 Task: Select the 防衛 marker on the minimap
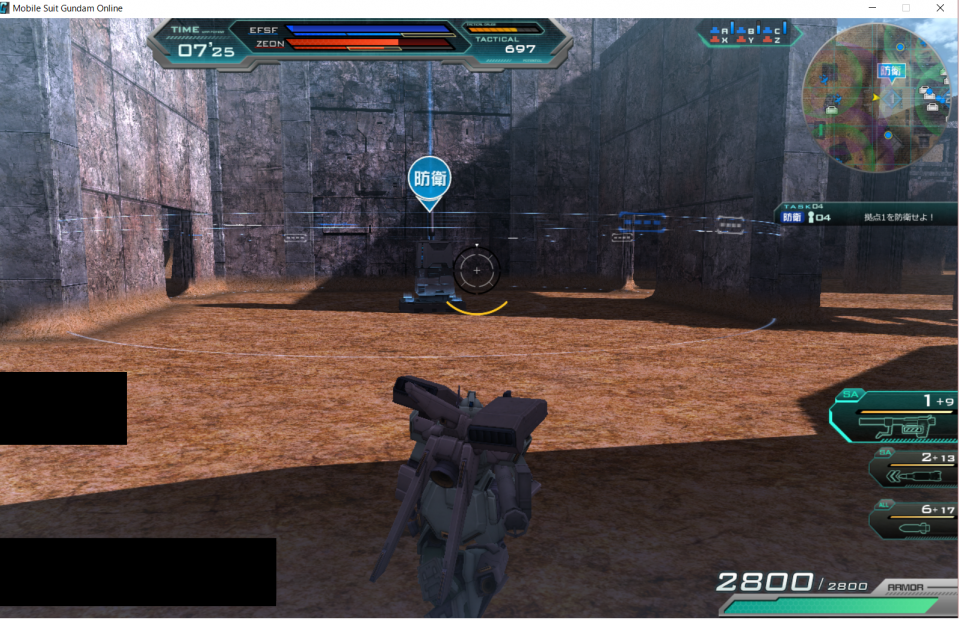(890, 70)
